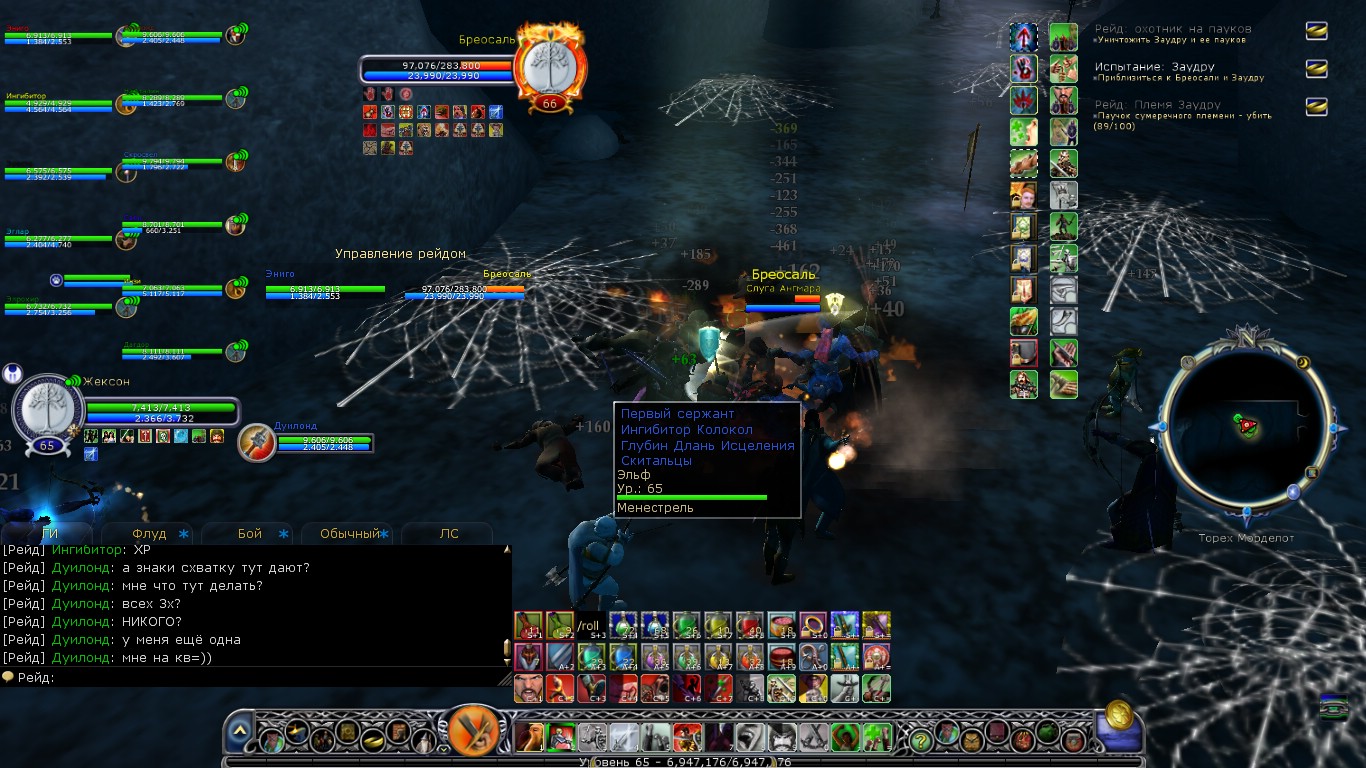Select Дуилонд's hammer portrait frame
The height and width of the screenshot is (768, 1366).
pyautogui.click(x=257, y=442)
